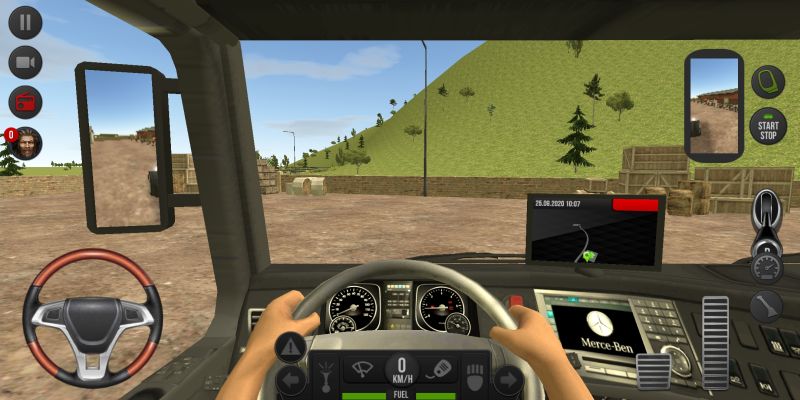Image resolution: width=800 pixels, height=400 pixels.
Task: Open the driver avatar notifications
Action: tap(26, 143)
